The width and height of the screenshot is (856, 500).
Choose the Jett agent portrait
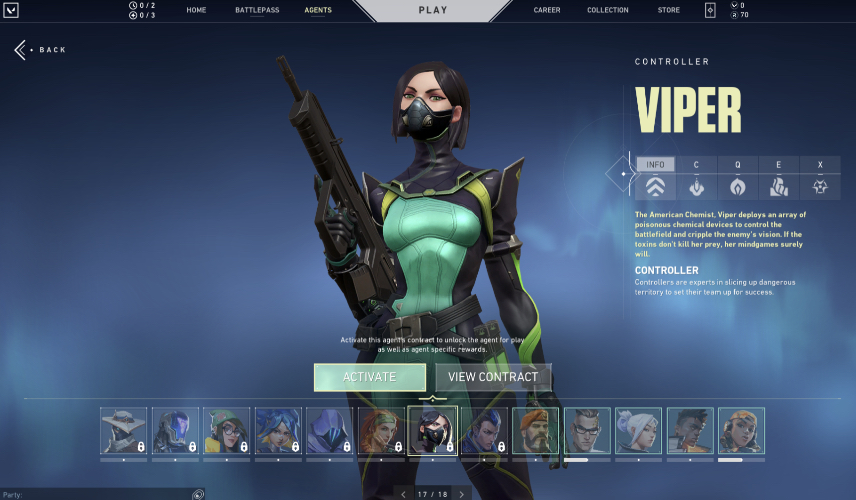point(638,431)
